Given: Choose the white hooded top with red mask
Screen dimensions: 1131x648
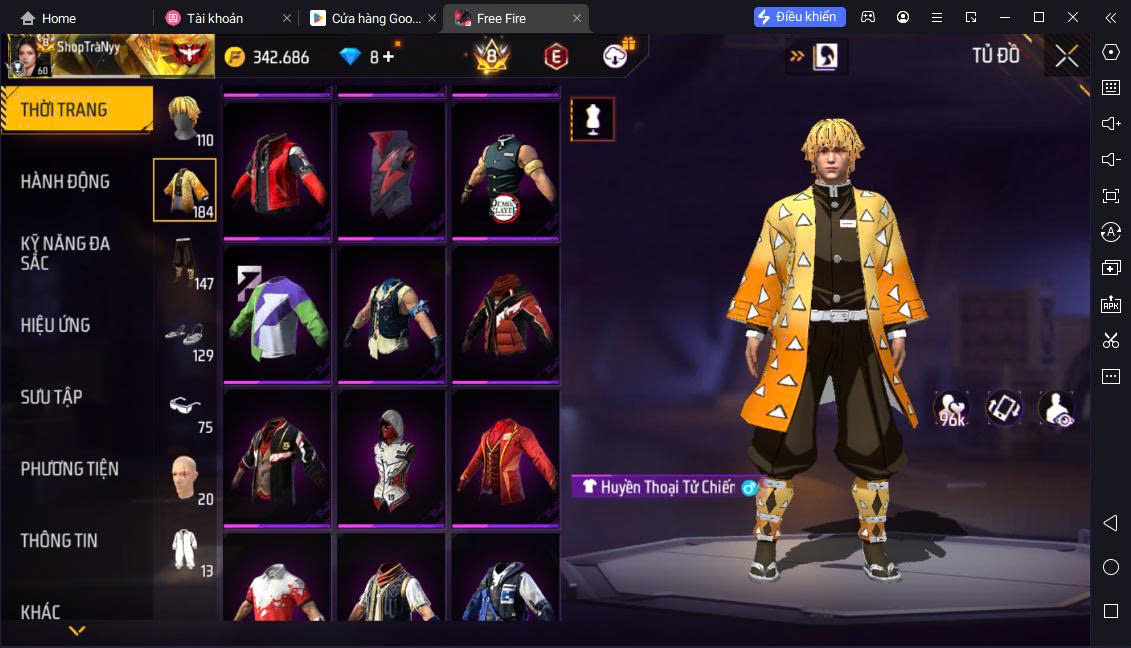Looking at the screenshot, I should pyautogui.click(x=391, y=457).
